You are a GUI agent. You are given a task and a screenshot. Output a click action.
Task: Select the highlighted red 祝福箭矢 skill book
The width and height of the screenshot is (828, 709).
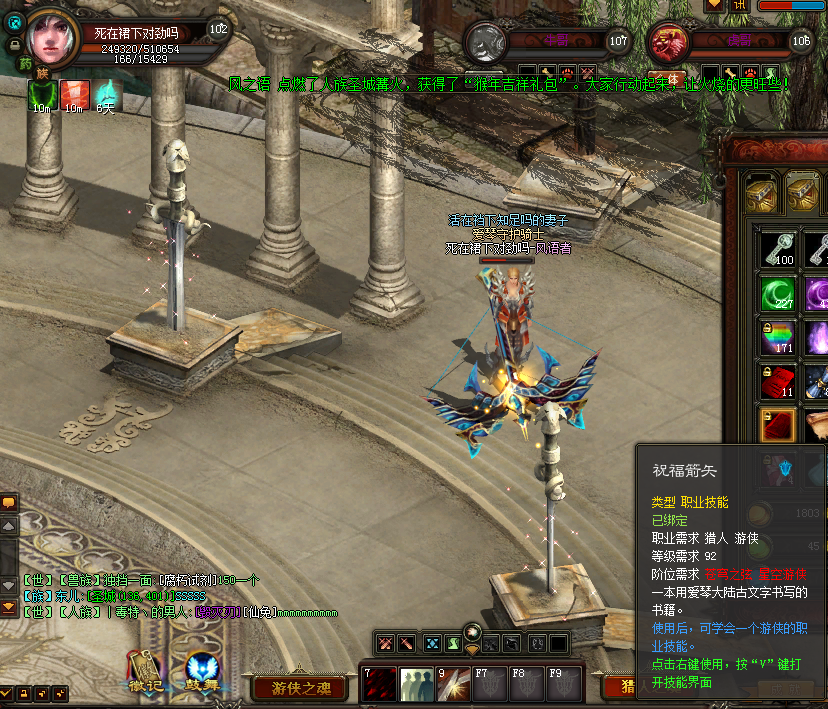click(777, 425)
